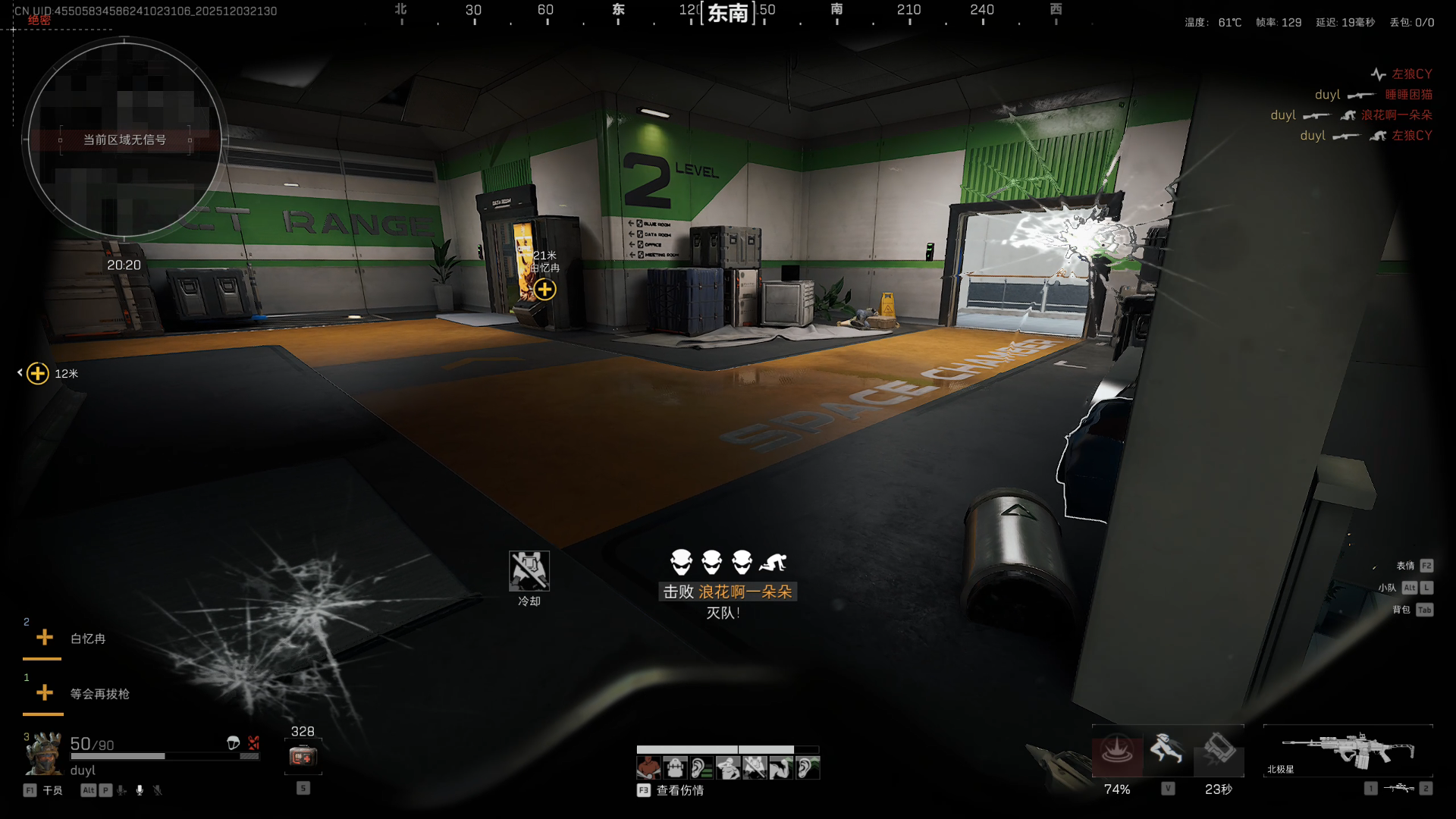Activate the sprinting figure ability
Screen dimensions: 1456x819
tap(1167, 750)
